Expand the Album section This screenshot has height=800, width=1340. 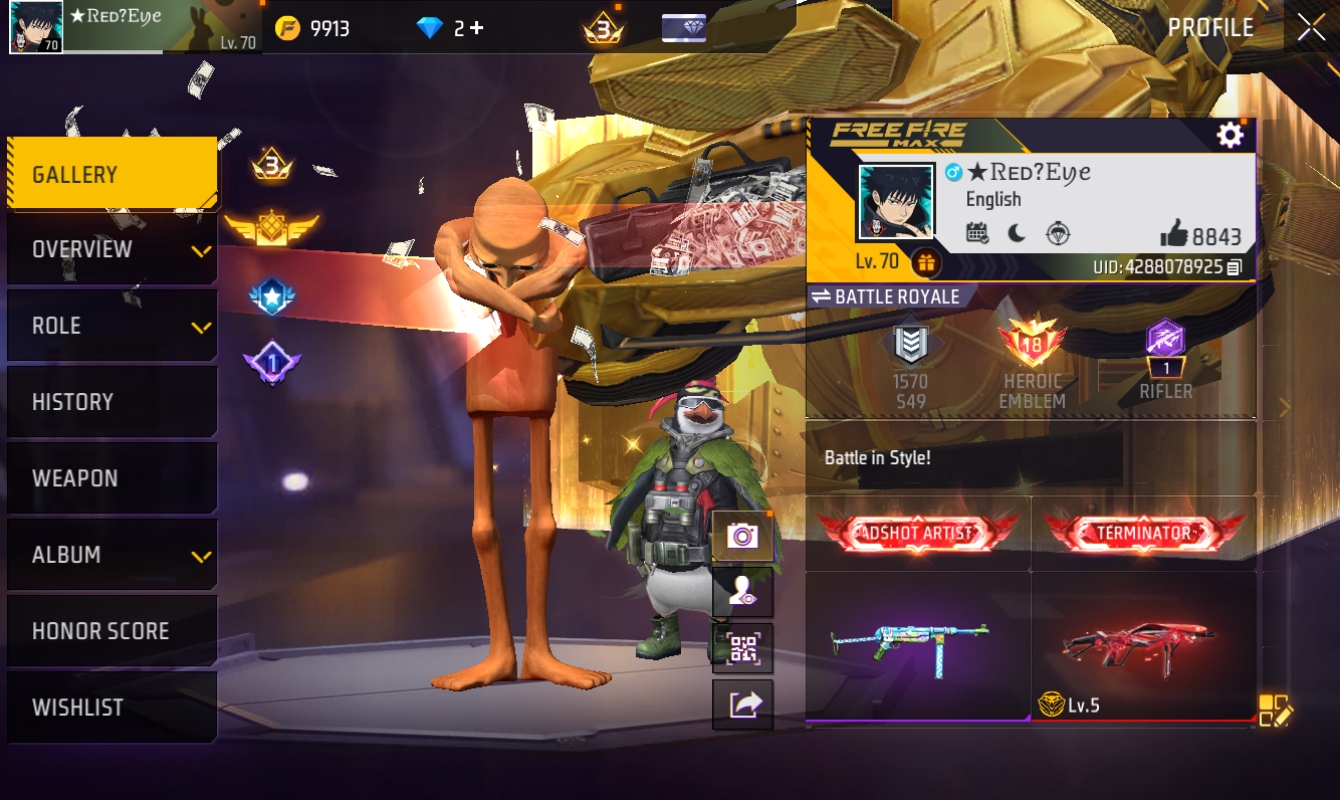pyautogui.click(x=110, y=554)
